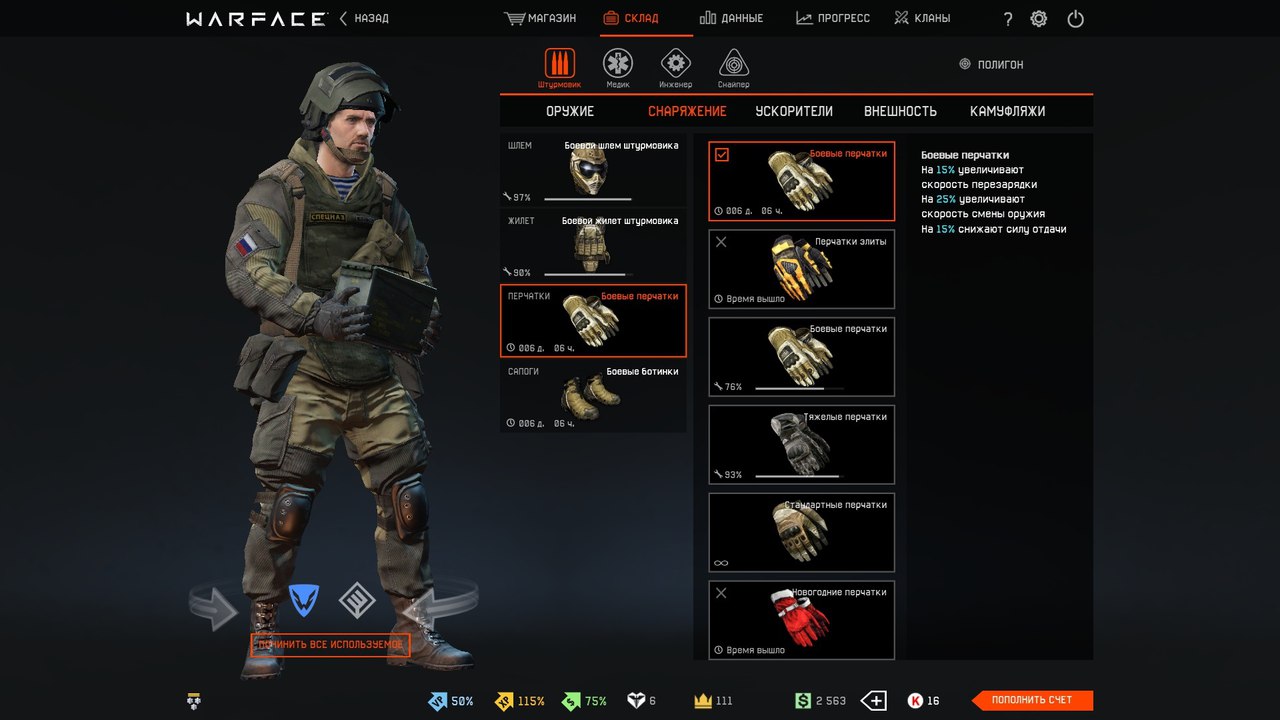Select the Инженер class
The width and height of the screenshot is (1280, 720).
point(676,68)
